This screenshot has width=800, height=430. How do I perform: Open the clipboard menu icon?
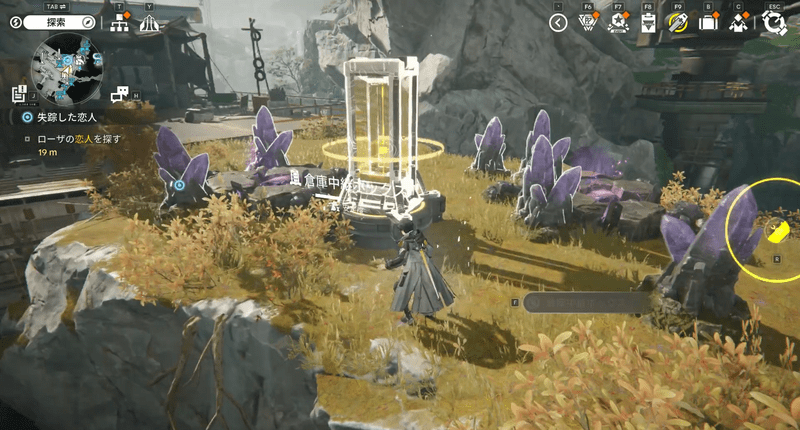point(648,23)
